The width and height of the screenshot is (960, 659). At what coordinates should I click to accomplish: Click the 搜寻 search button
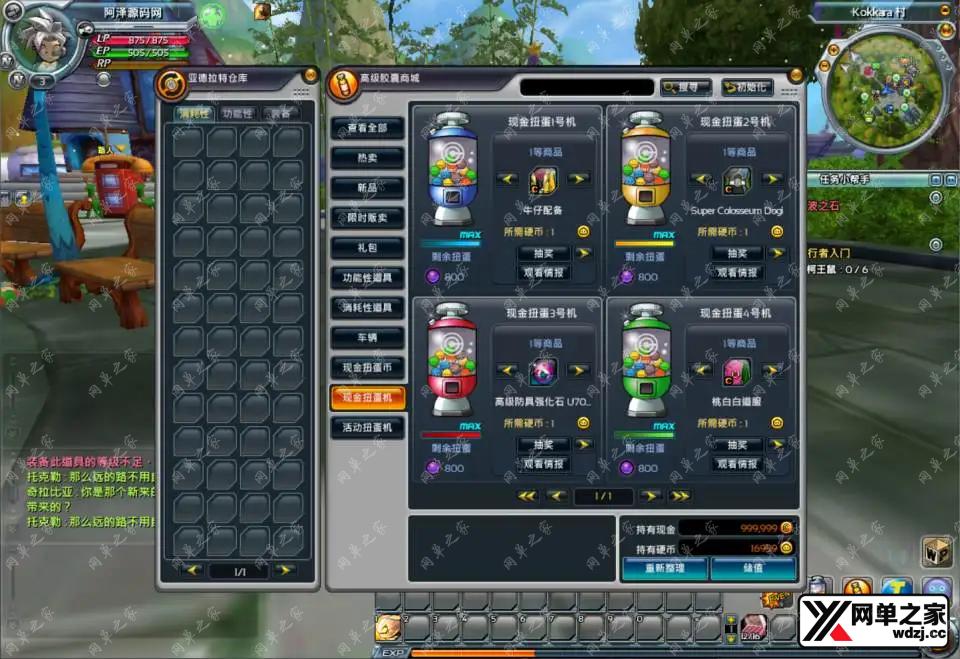[686, 87]
